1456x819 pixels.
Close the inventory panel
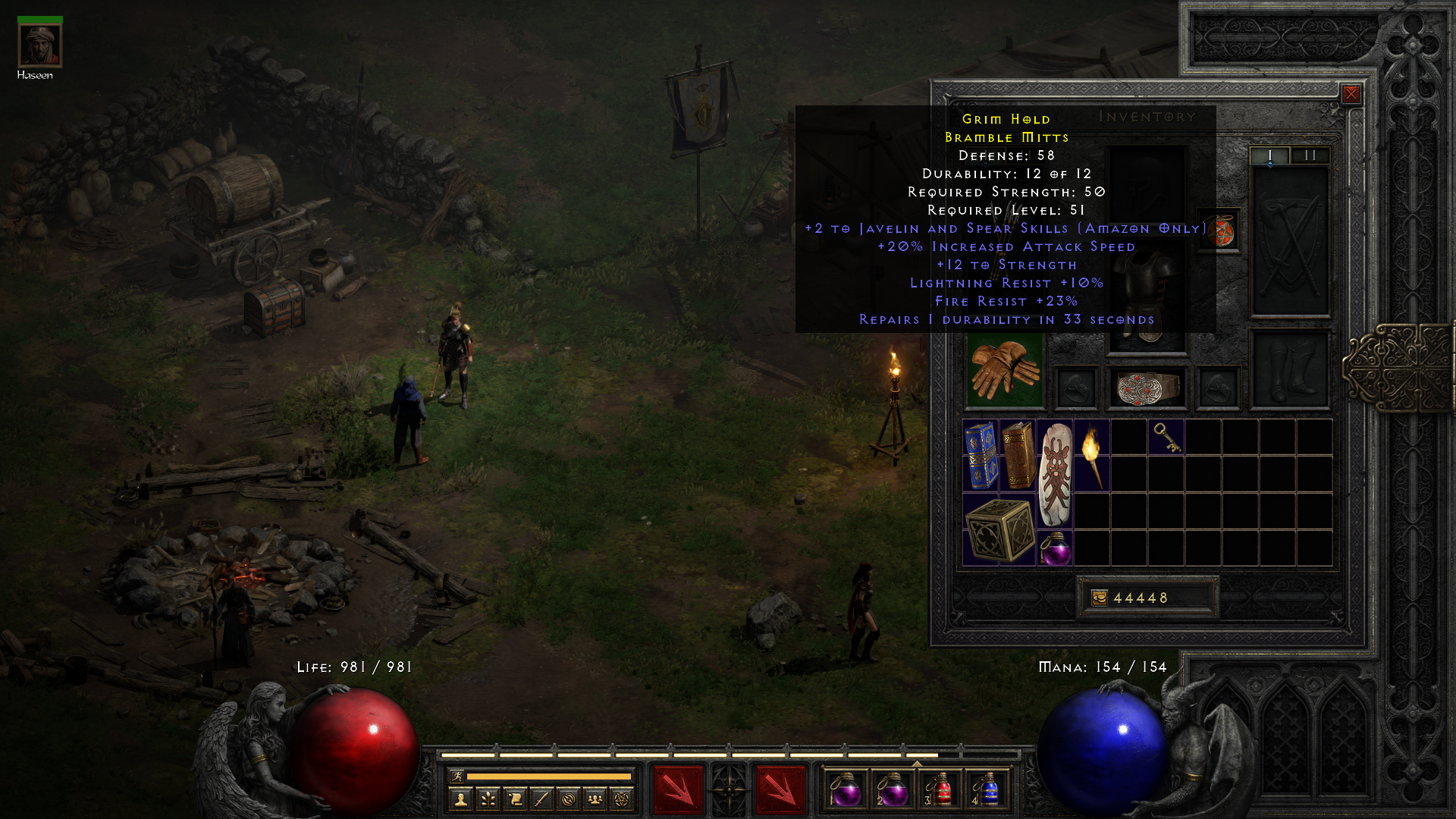(x=1351, y=94)
